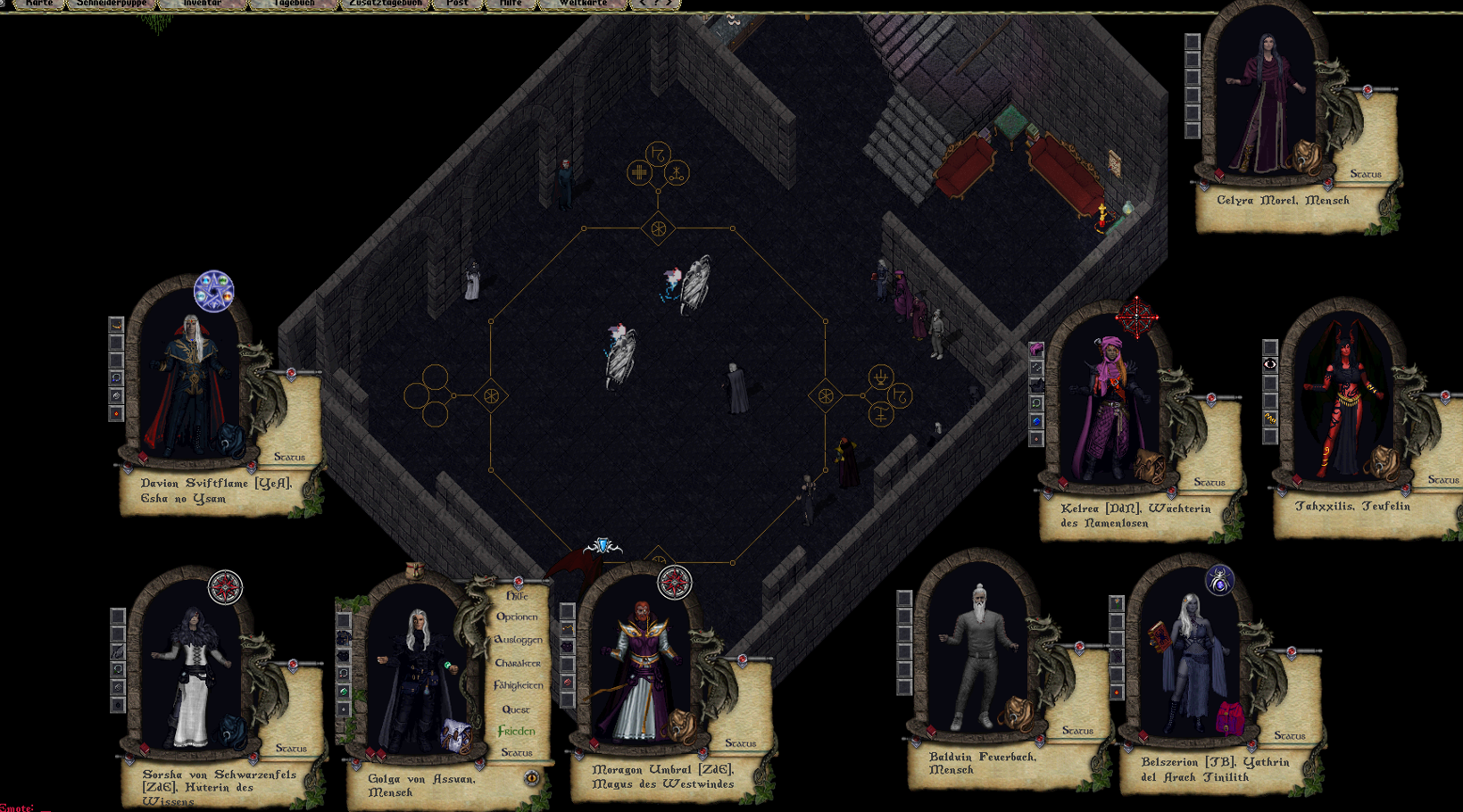The width and height of the screenshot is (1463, 812).
Task: Click Optionen on Golga's paperdoll
Action: tap(517, 617)
